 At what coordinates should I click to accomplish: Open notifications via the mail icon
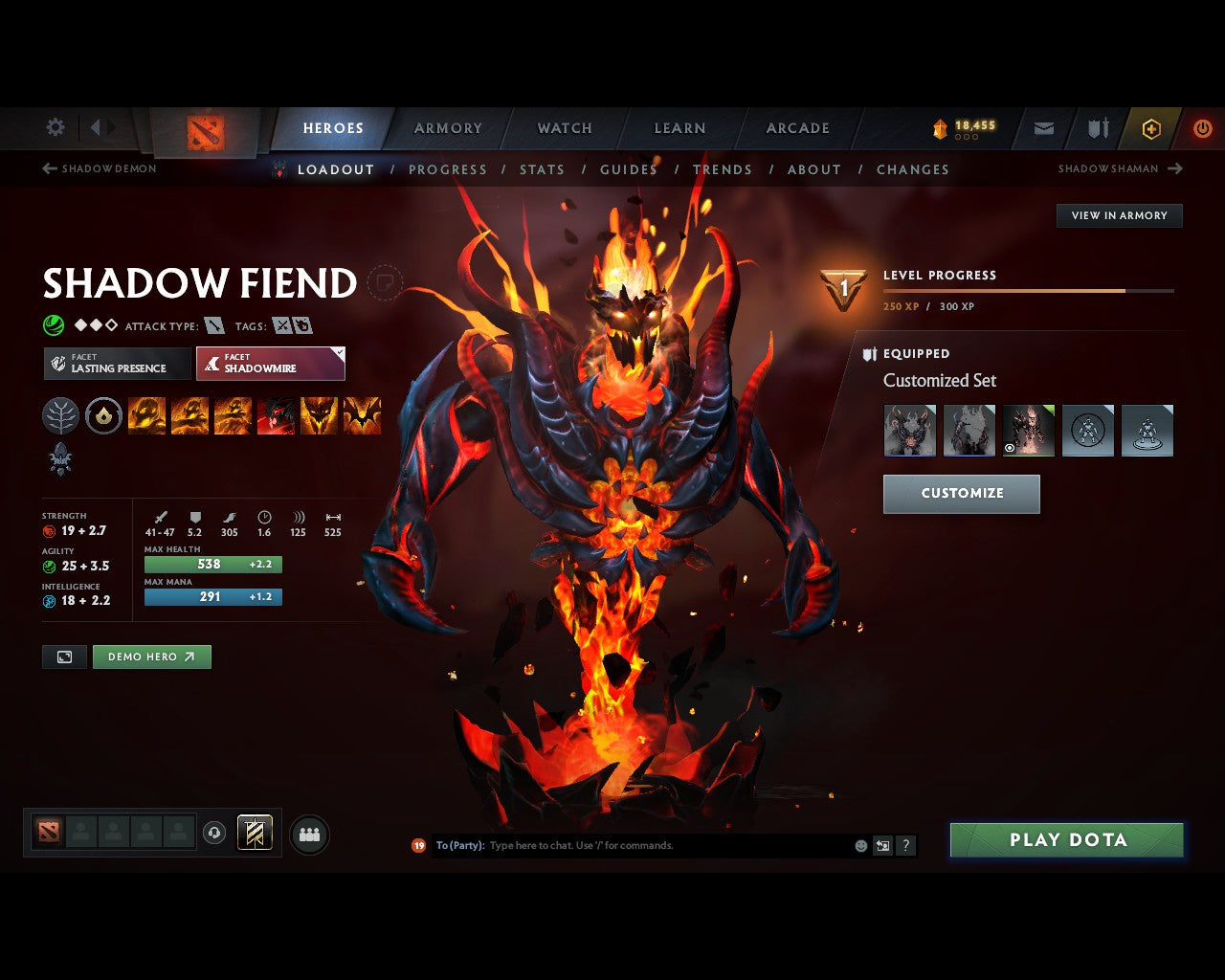click(x=1042, y=128)
